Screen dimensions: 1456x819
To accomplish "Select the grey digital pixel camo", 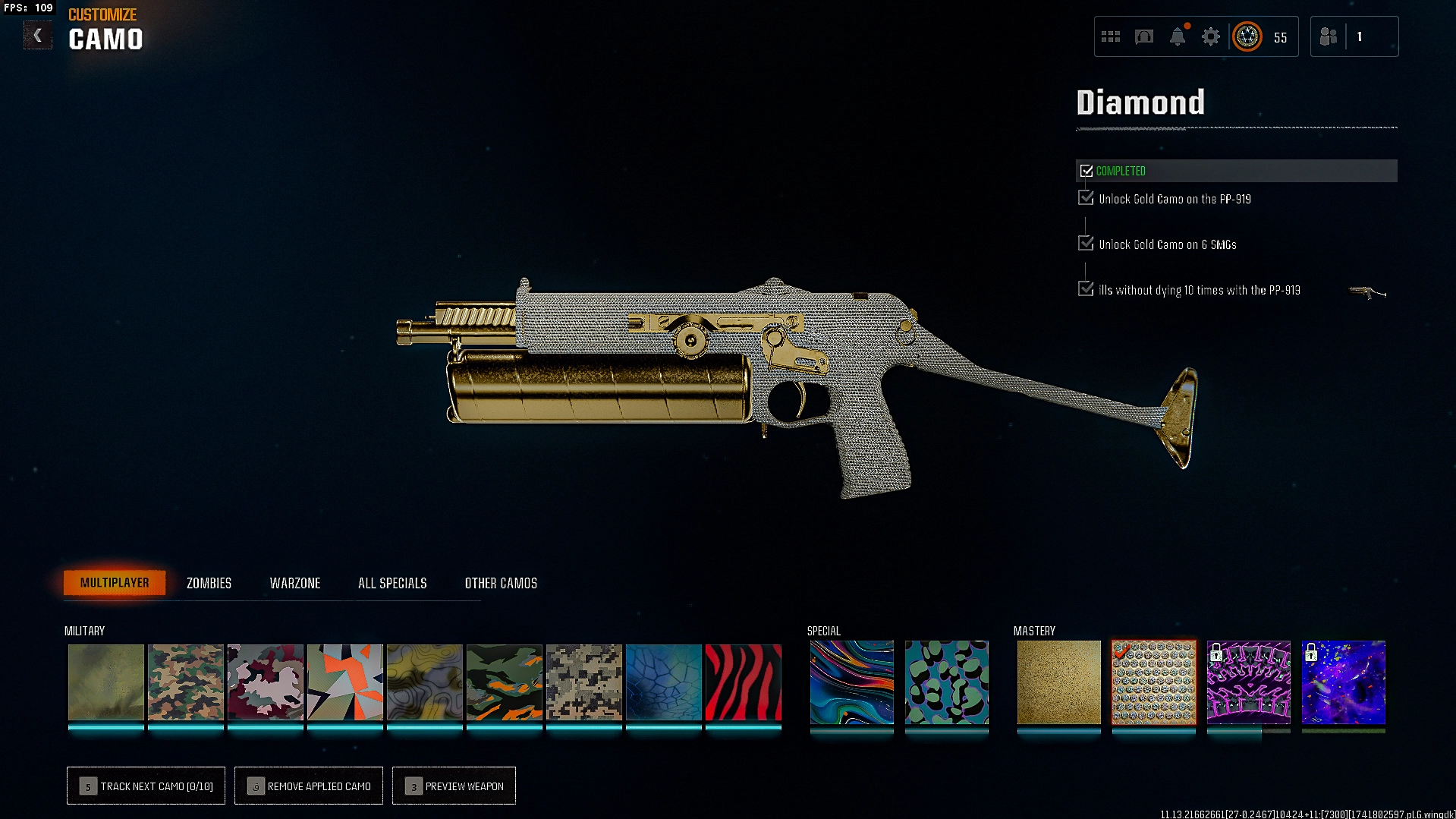I will pyautogui.click(x=584, y=682).
